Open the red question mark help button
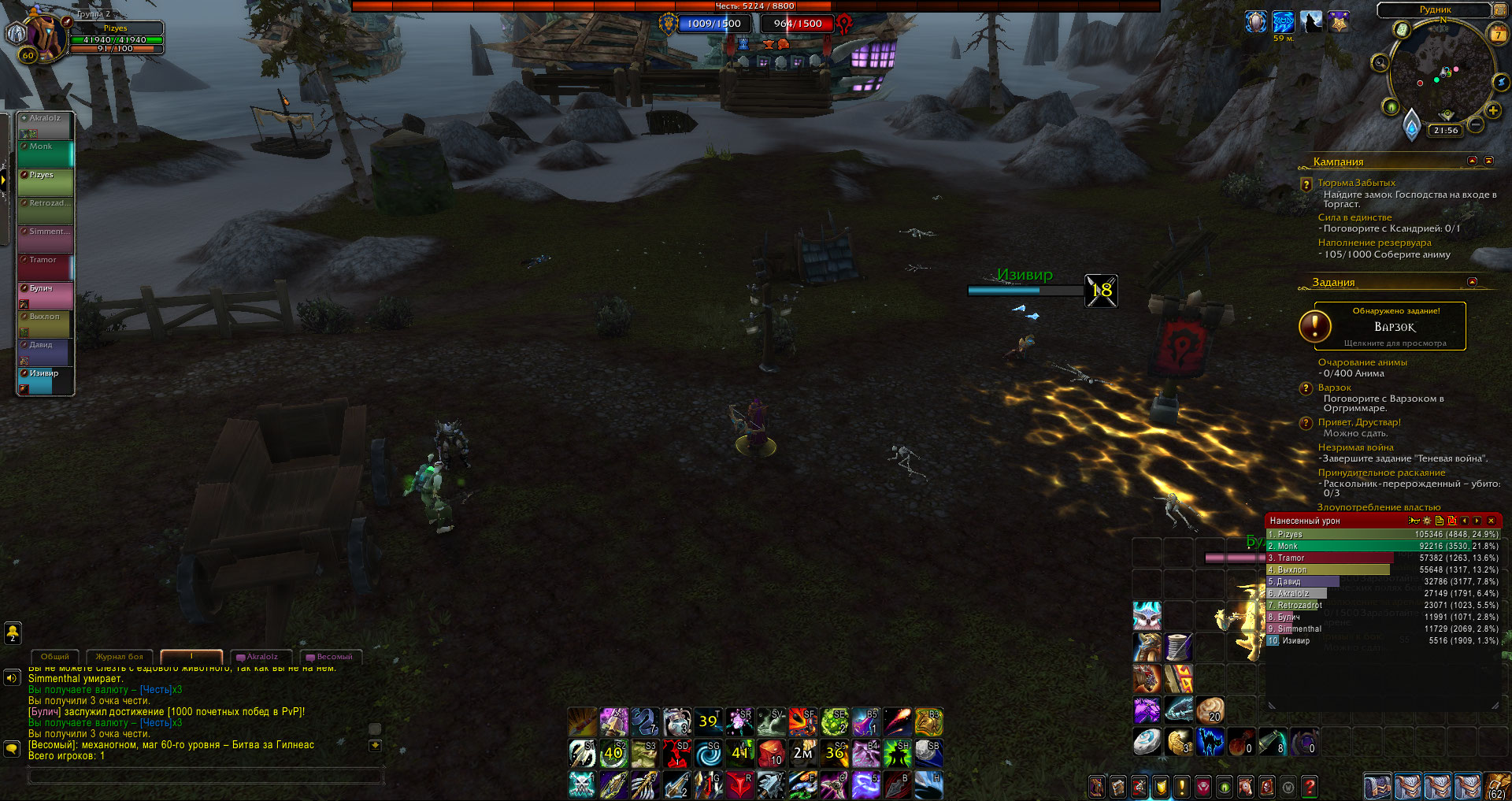 click(1309, 786)
